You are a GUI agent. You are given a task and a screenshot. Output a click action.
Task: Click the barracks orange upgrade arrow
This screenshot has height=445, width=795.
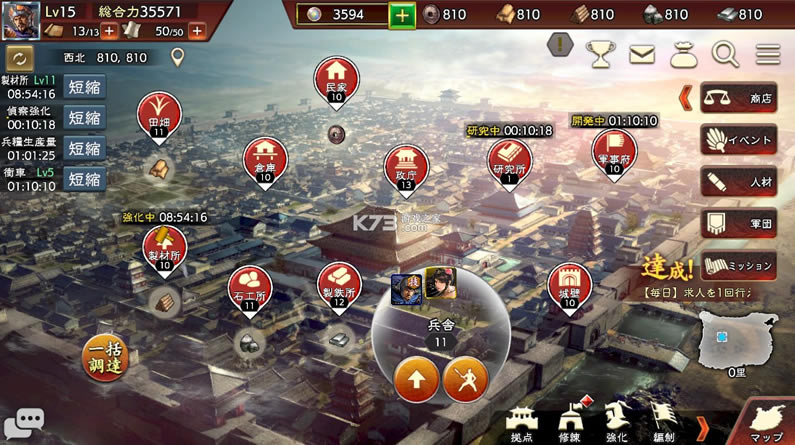tap(416, 378)
